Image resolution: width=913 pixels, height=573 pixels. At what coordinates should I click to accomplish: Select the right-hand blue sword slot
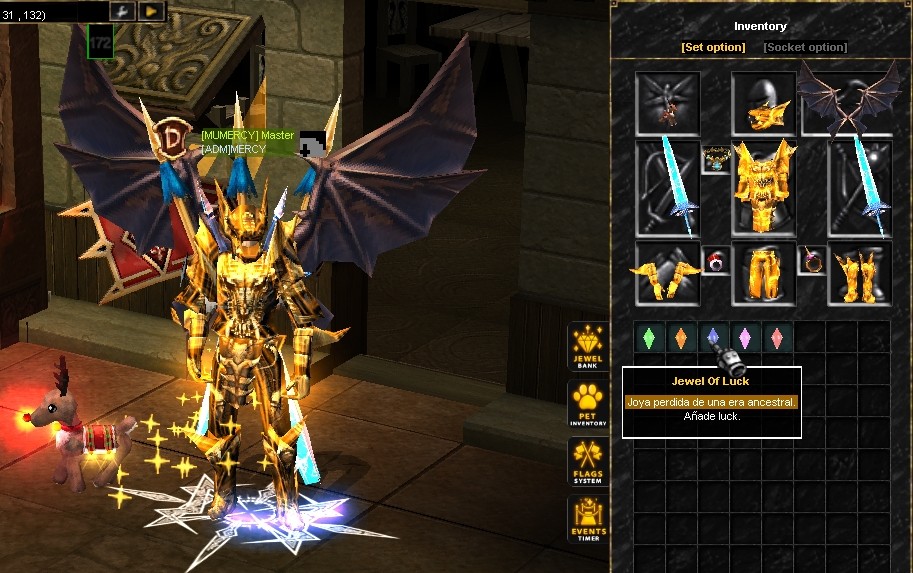(x=860, y=188)
